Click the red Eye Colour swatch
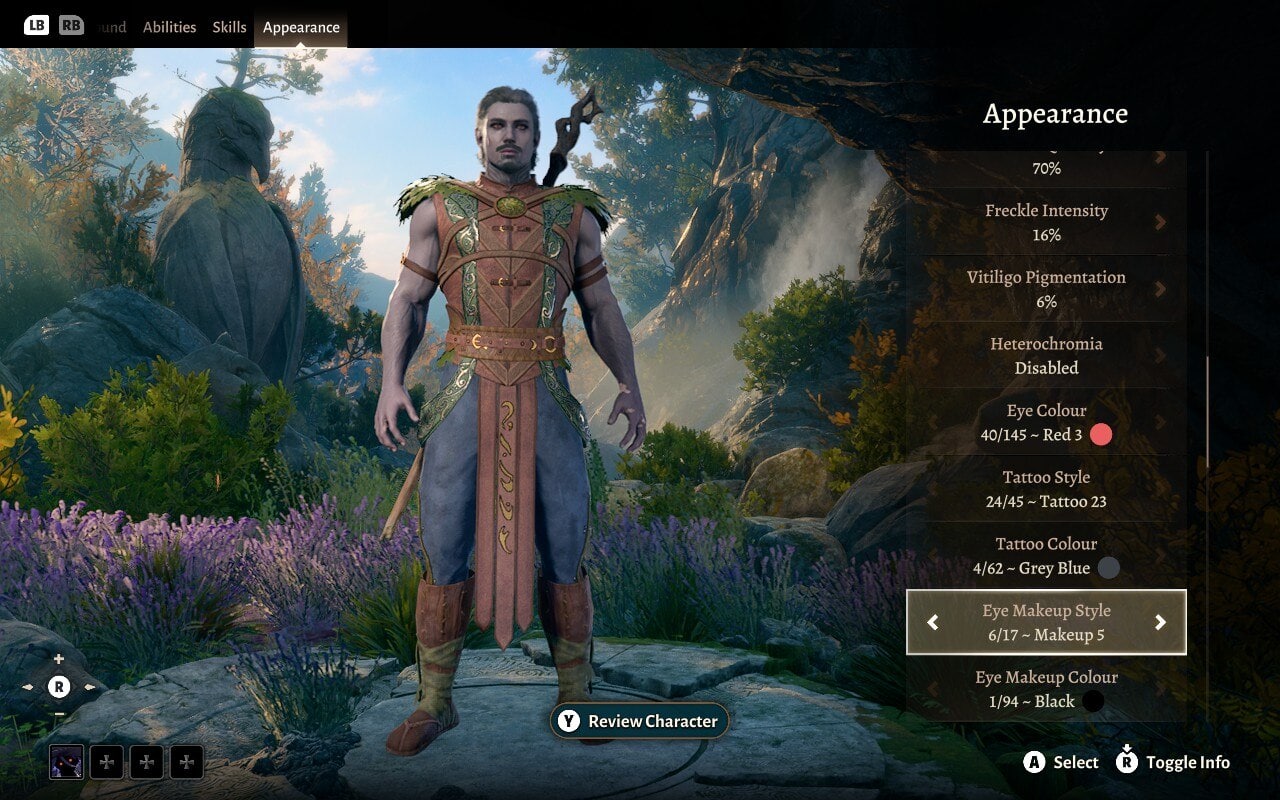Image resolution: width=1280 pixels, height=800 pixels. (1101, 435)
